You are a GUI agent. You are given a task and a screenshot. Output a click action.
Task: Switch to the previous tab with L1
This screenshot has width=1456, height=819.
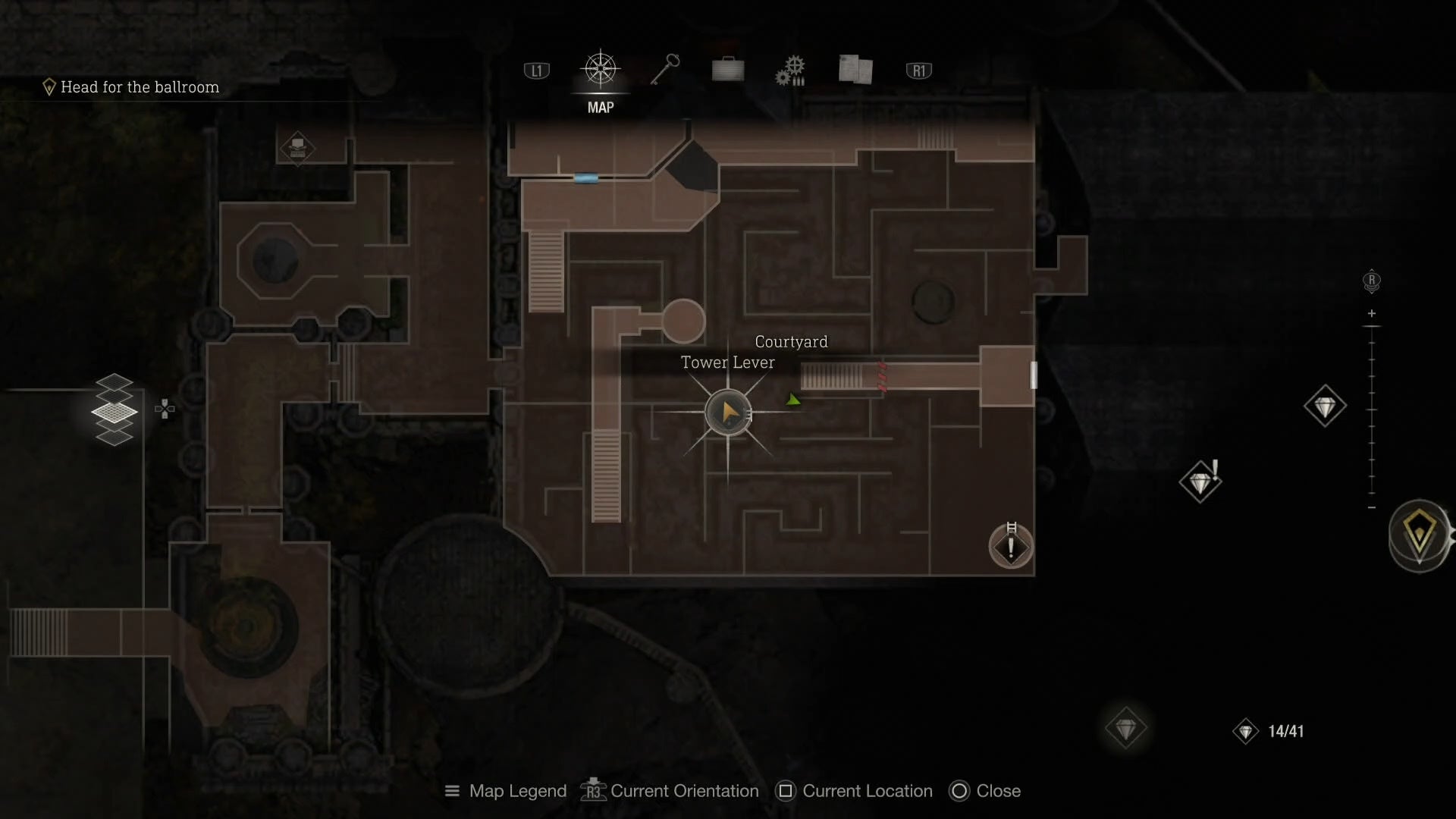tap(536, 69)
